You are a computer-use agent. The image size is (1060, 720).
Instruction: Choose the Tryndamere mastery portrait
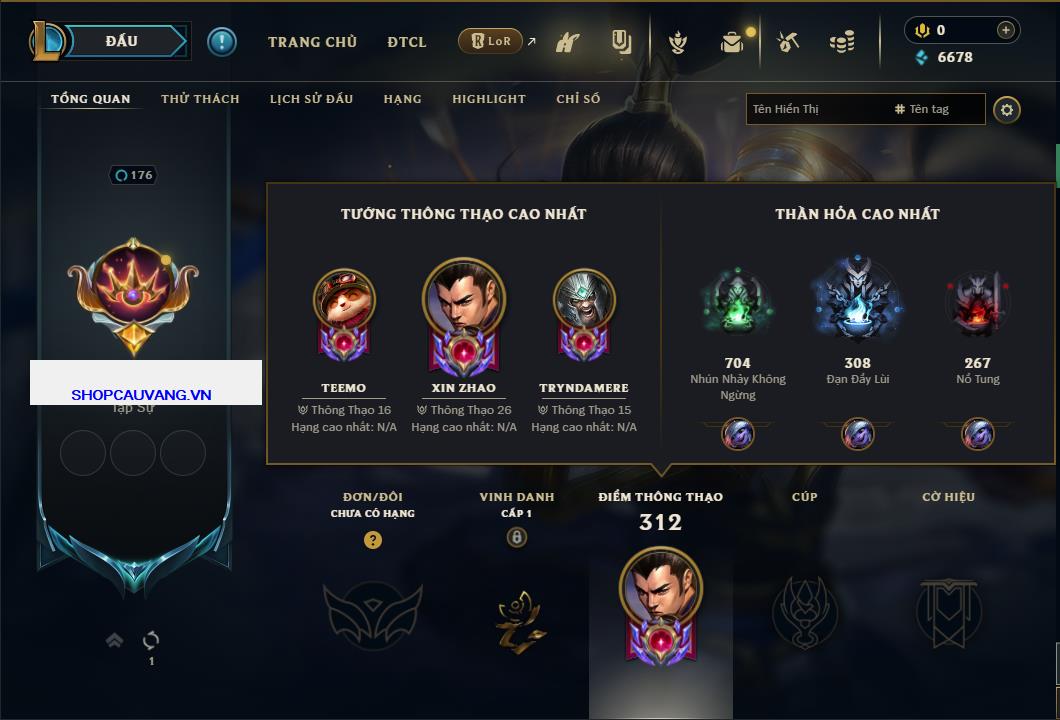point(584,299)
